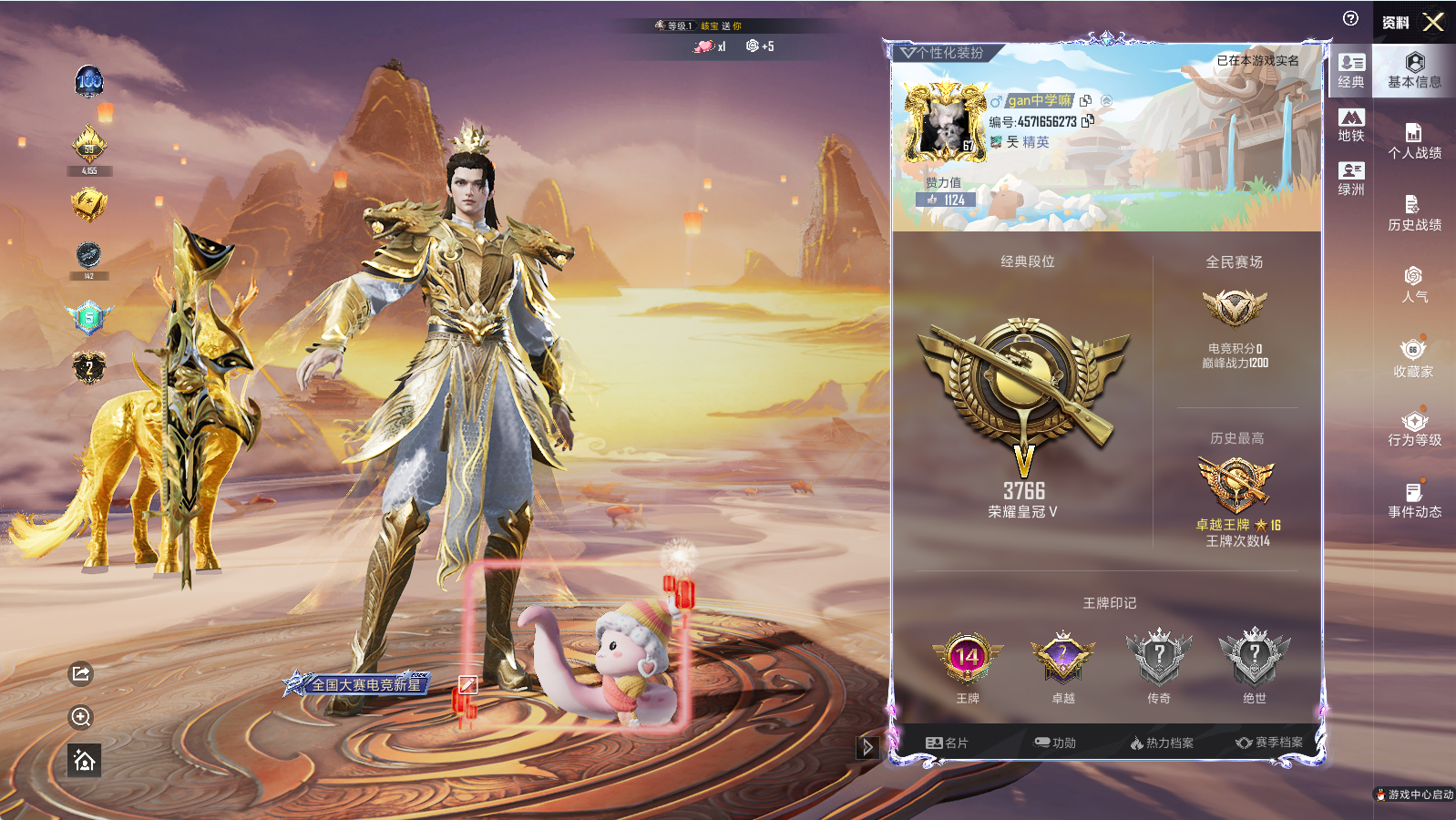Screen dimensions: 1456x820
Task: Open the 事件动态 event feed
Action: click(x=1414, y=500)
